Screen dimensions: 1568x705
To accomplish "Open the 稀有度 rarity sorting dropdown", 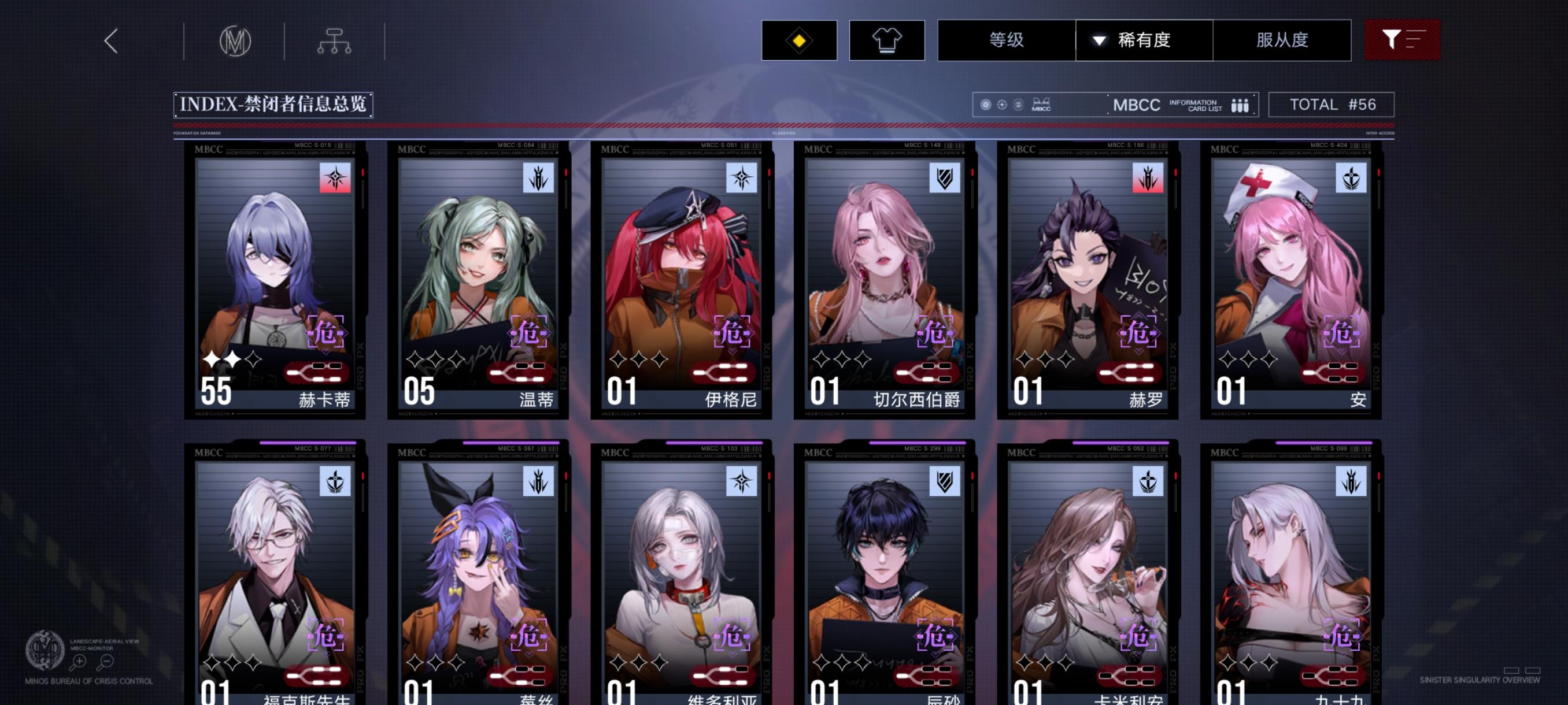I will tap(1143, 40).
